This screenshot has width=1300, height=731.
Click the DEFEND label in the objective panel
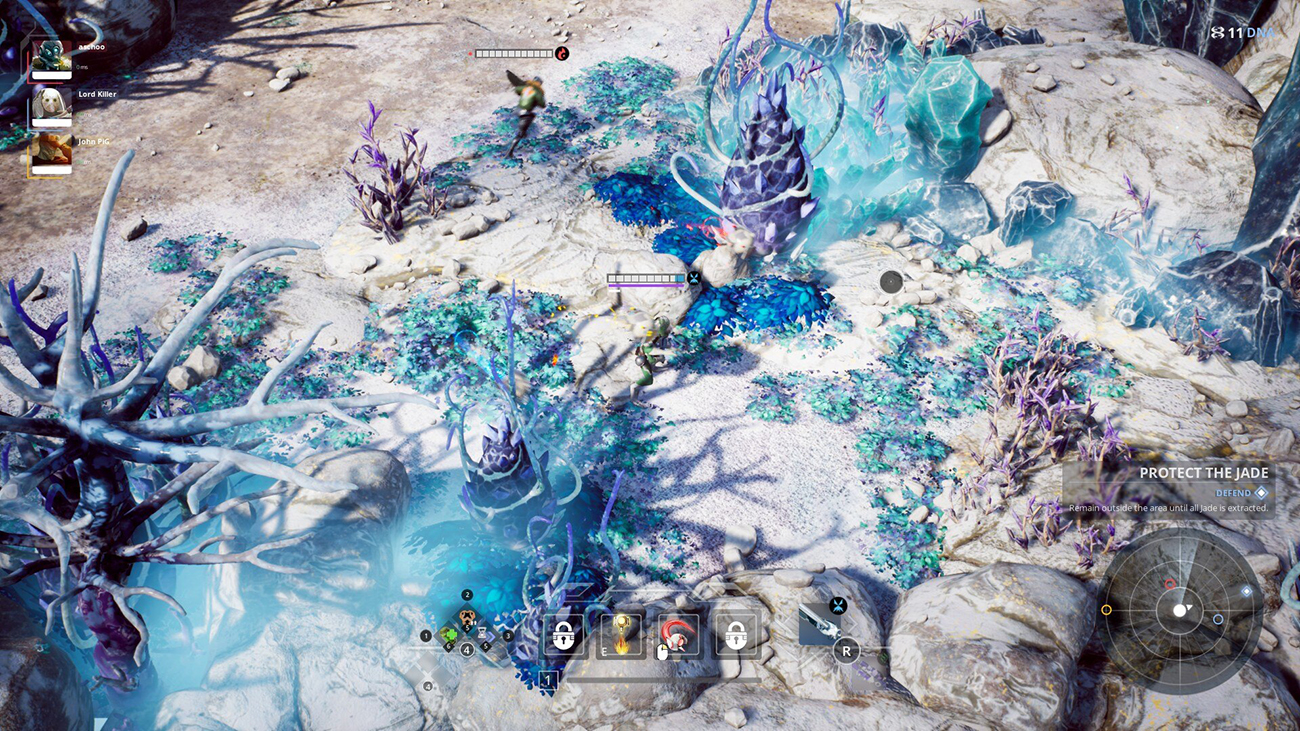[x=1235, y=492]
